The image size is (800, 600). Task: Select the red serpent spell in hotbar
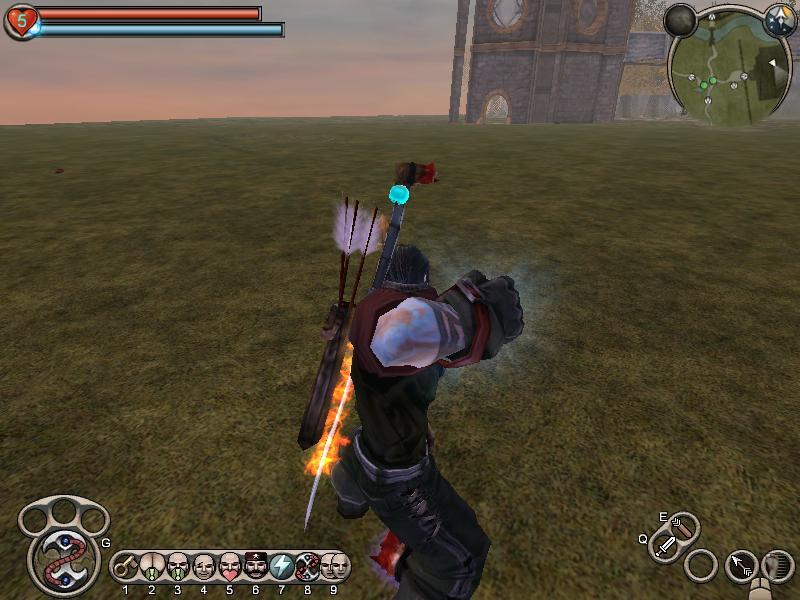(307, 567)
